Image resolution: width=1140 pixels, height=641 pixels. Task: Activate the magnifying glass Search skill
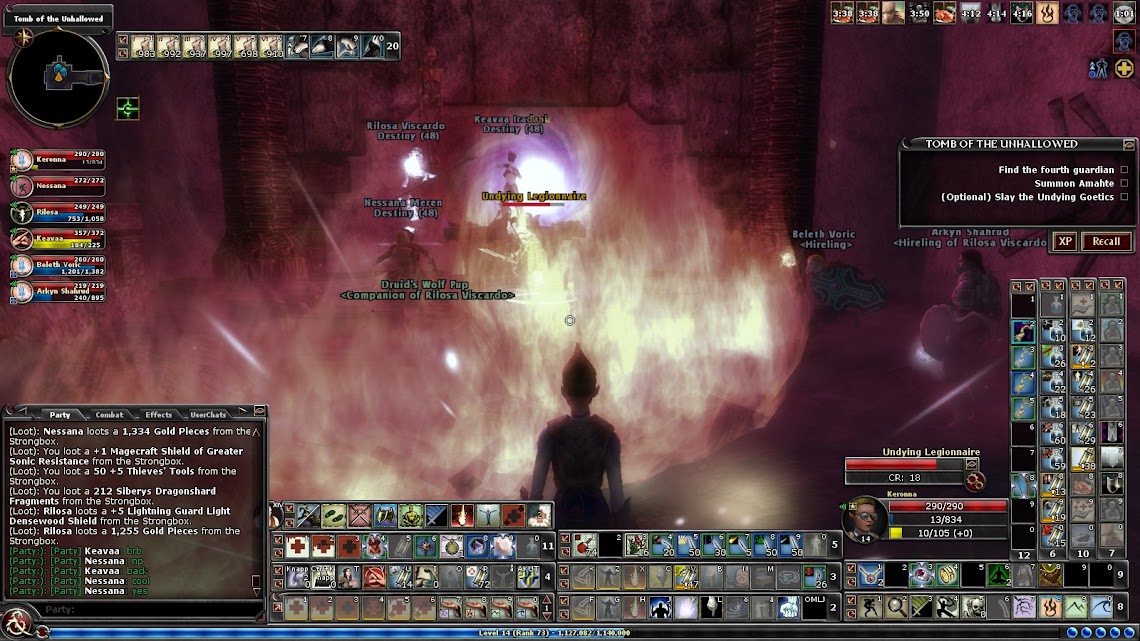click(897, 606)
